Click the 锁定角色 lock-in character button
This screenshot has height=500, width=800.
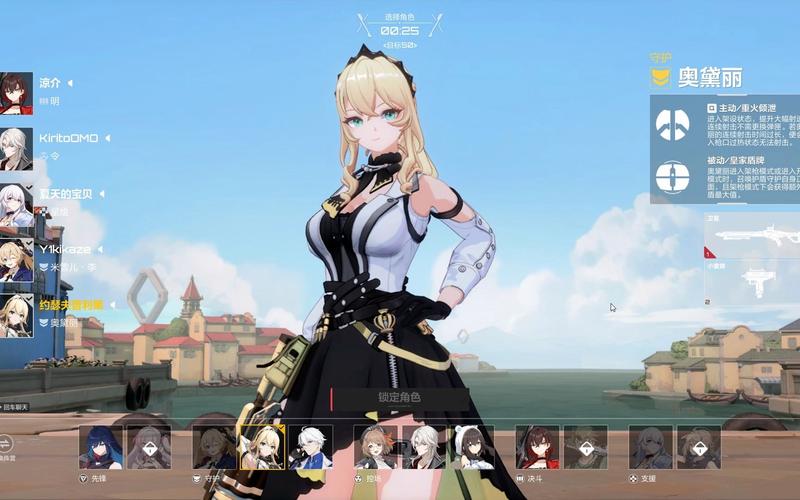point(399,398)
